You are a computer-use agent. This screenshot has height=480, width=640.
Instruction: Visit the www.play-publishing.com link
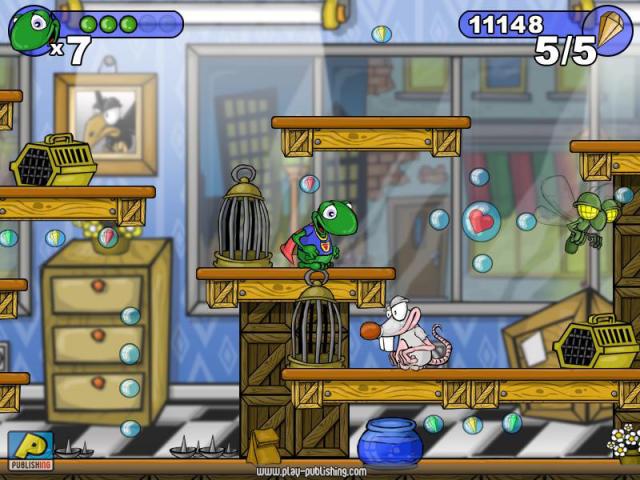tap(310, 471)
